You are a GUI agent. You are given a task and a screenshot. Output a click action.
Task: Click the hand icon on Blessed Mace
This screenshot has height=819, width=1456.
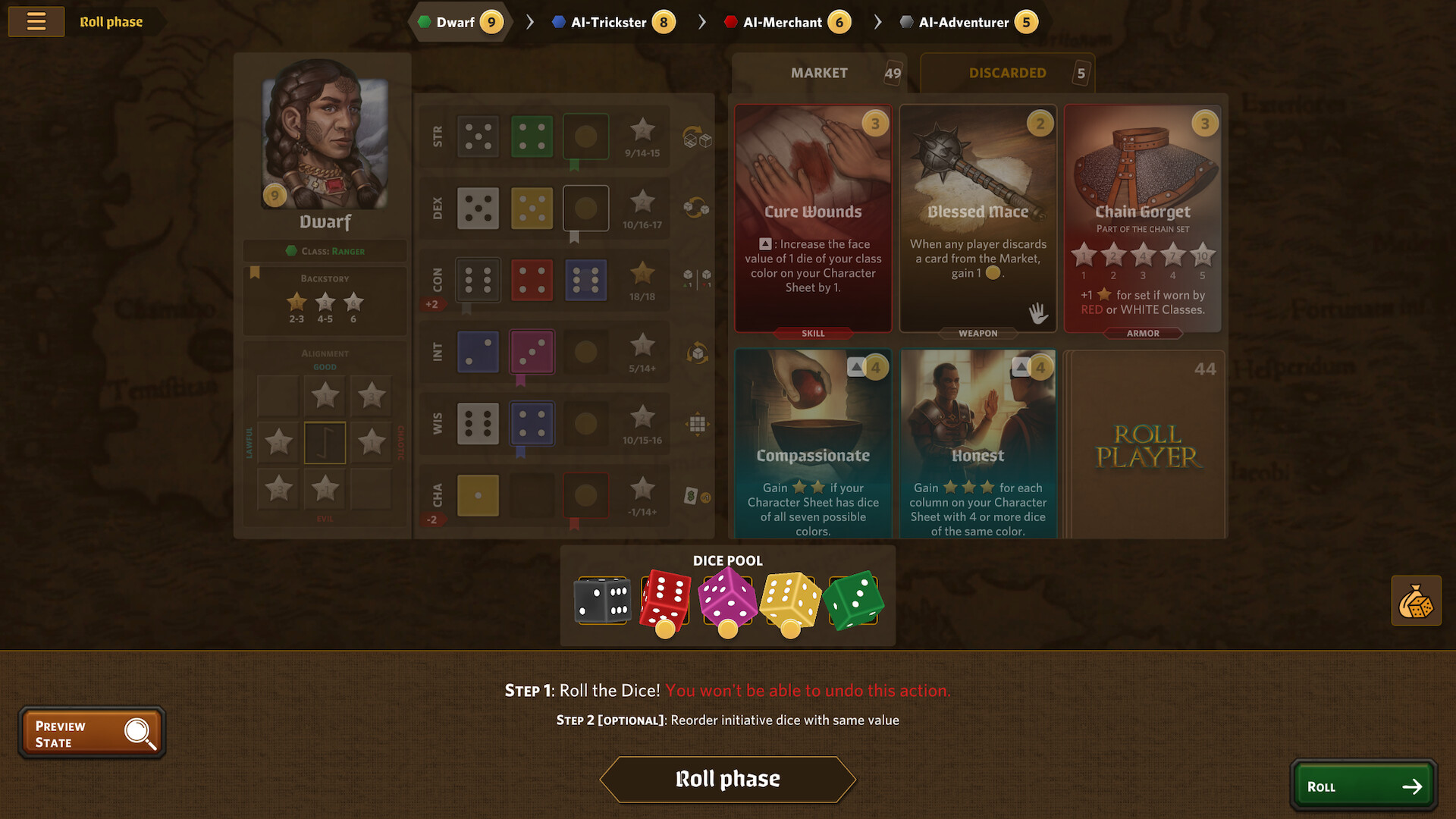[1038, 312]
